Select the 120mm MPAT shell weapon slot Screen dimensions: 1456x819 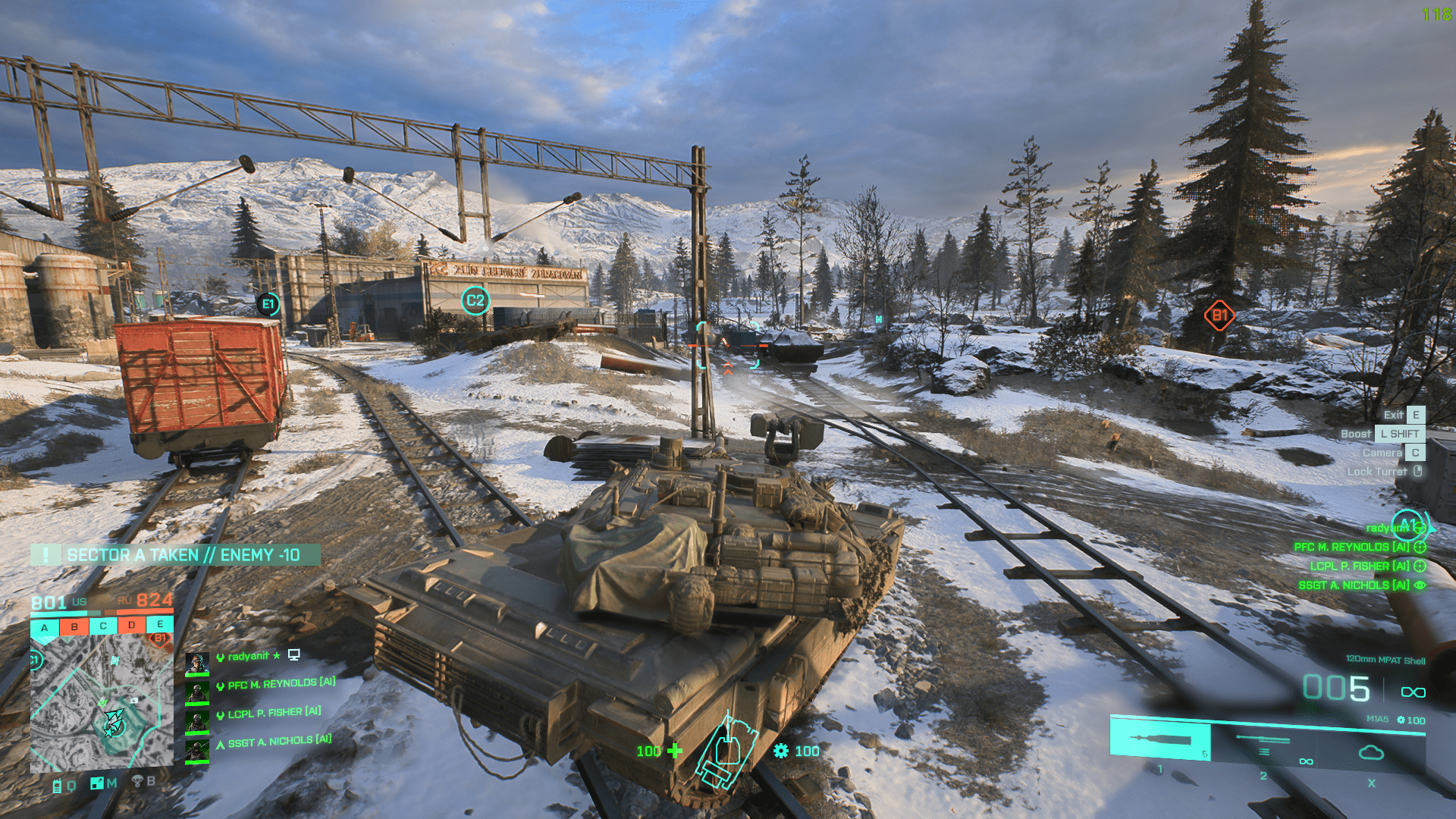coord(1160,739)
